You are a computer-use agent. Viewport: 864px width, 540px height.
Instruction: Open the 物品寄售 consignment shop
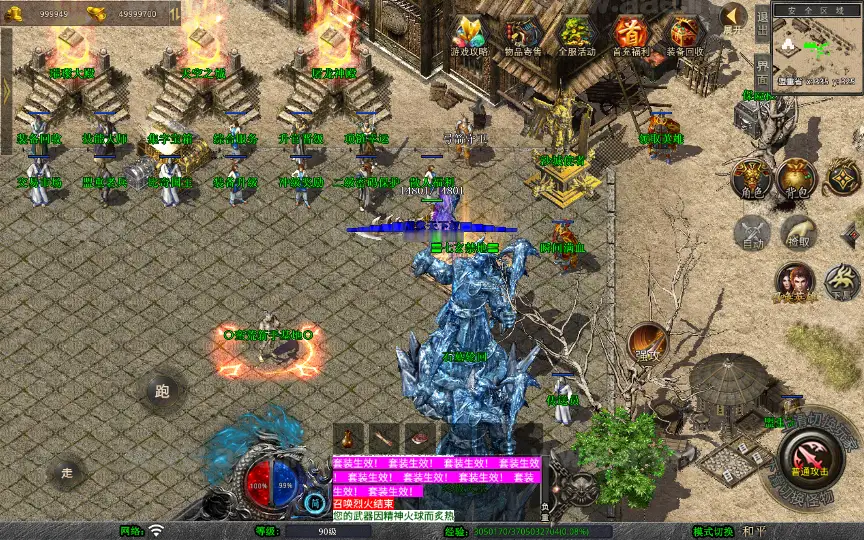pos(523,36)
